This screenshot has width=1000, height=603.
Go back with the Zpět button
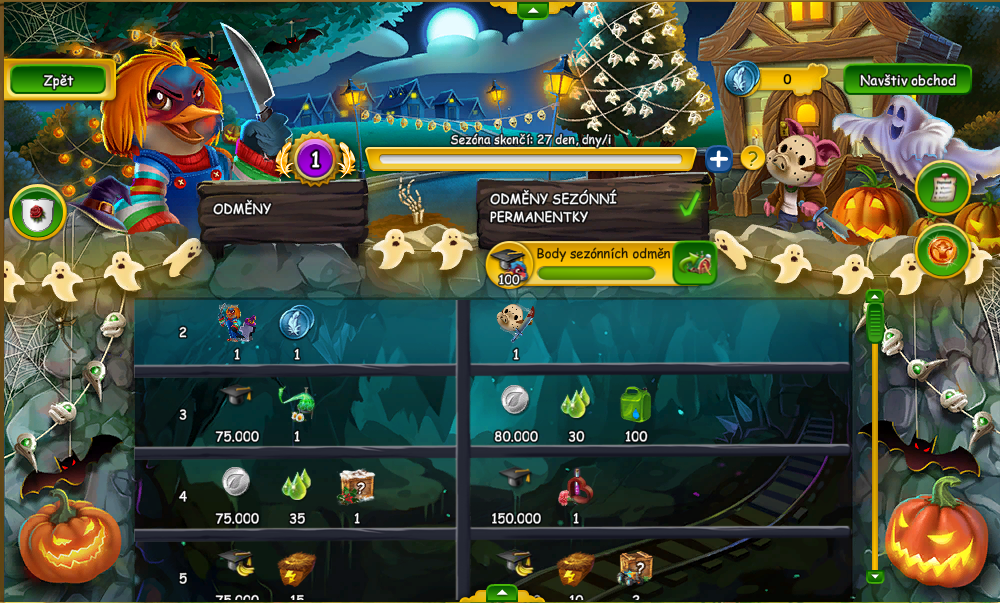tap(58, 80)
